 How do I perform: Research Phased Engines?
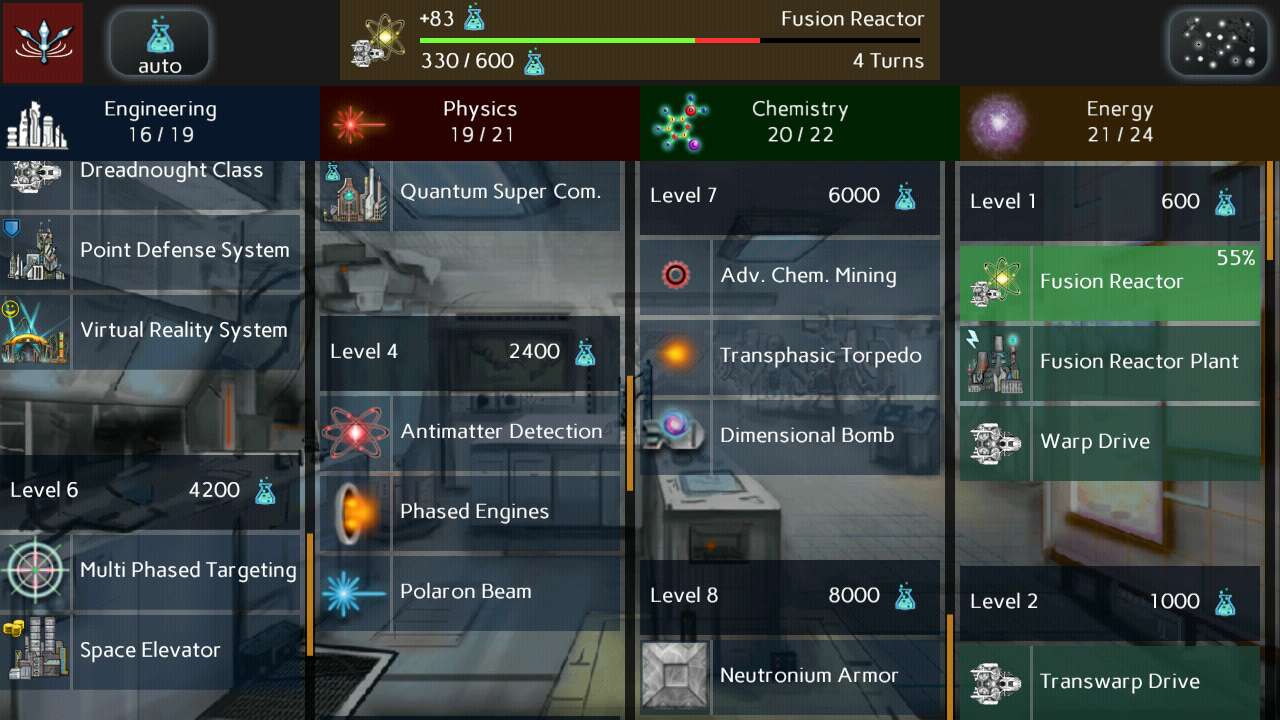(x=470, y=511)
